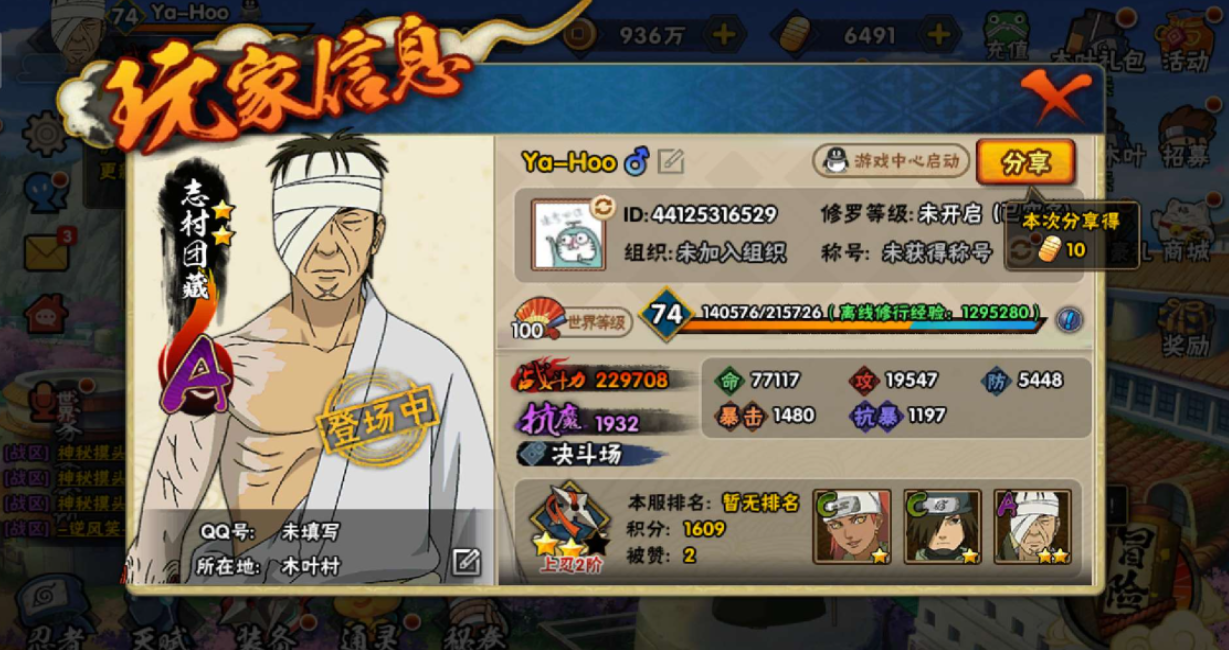Edit the Ya-Hoo player name
The image size is (1229, 650).
click(671, 161)
